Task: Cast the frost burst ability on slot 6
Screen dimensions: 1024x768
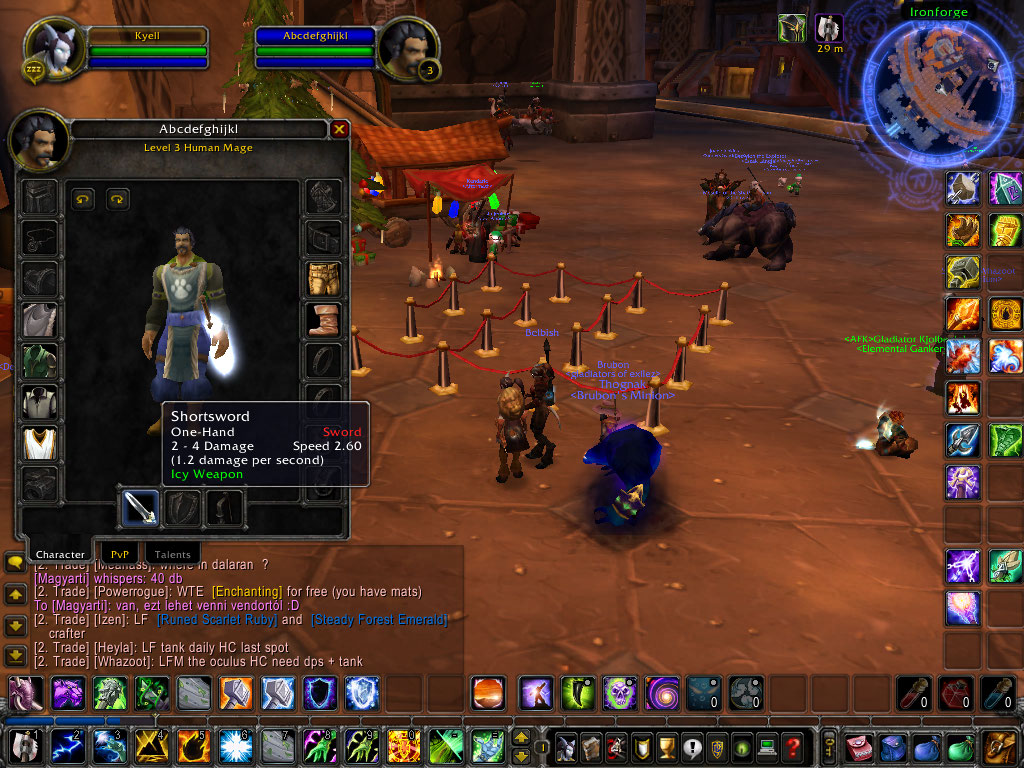Action: [x=234, y=746]
